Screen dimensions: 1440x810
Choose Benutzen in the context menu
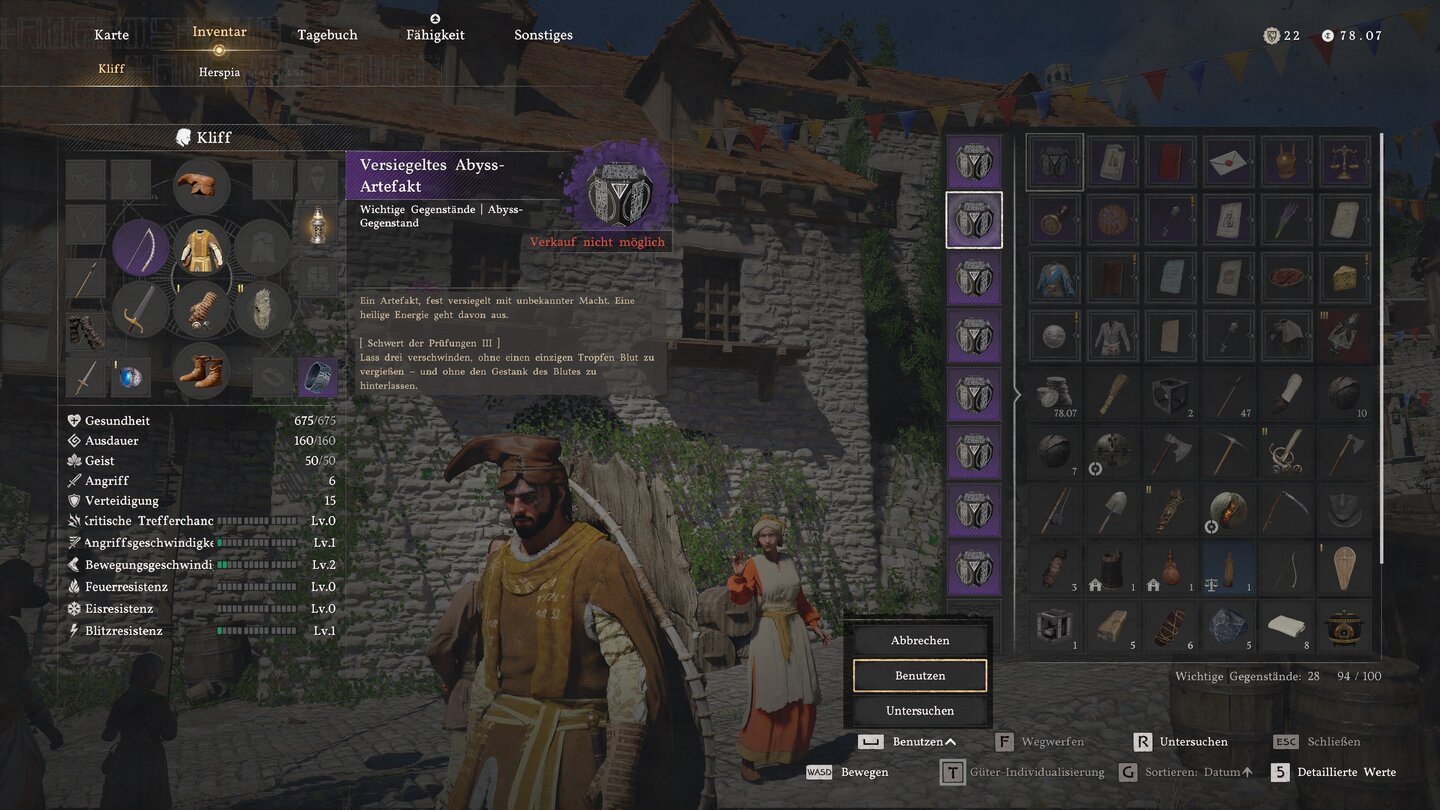pyautogui.click(x=919, y=676)
